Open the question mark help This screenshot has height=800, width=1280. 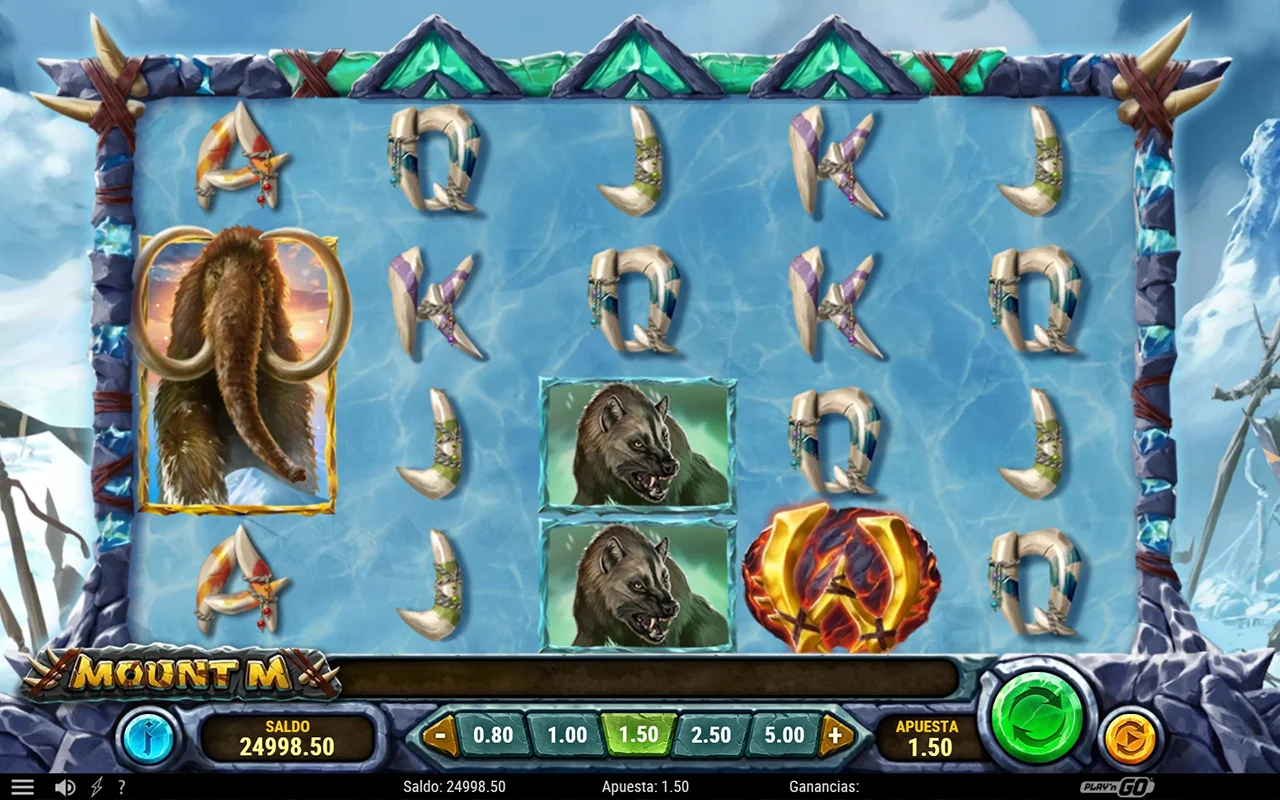pos(121,787)
